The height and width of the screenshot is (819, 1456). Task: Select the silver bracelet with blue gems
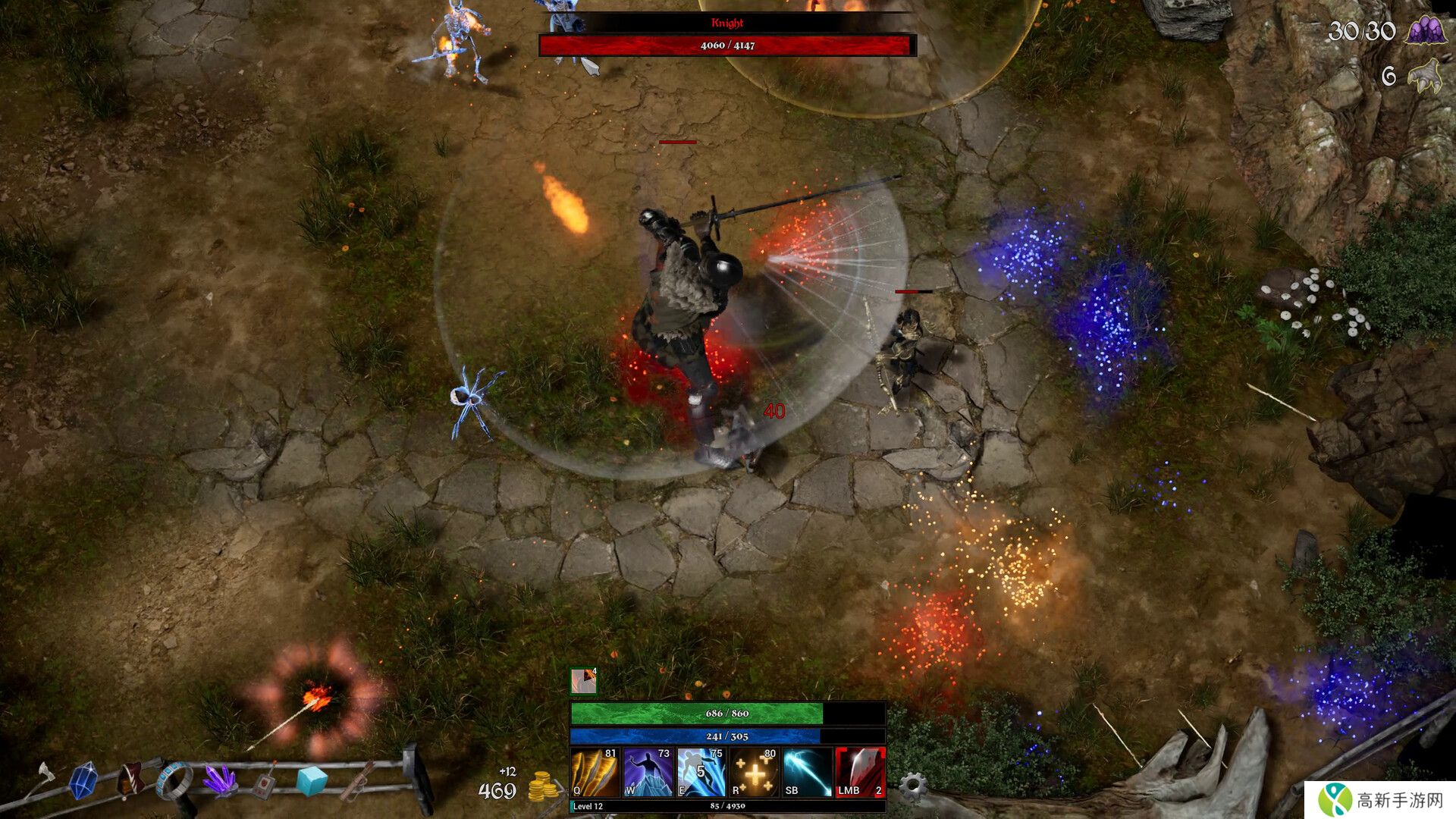[x=174, y=781]
